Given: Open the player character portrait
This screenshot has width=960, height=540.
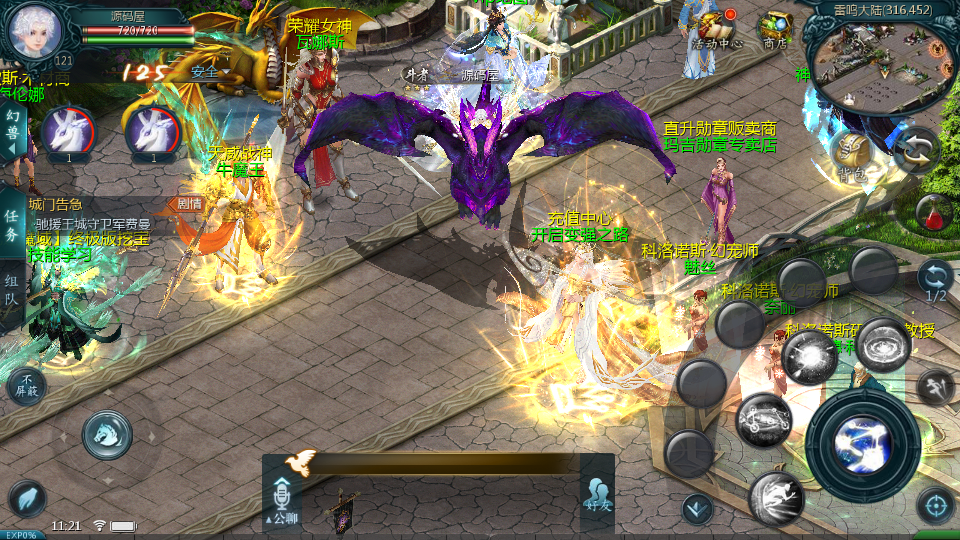Looking at the screenshot, I should coord(36,30).
